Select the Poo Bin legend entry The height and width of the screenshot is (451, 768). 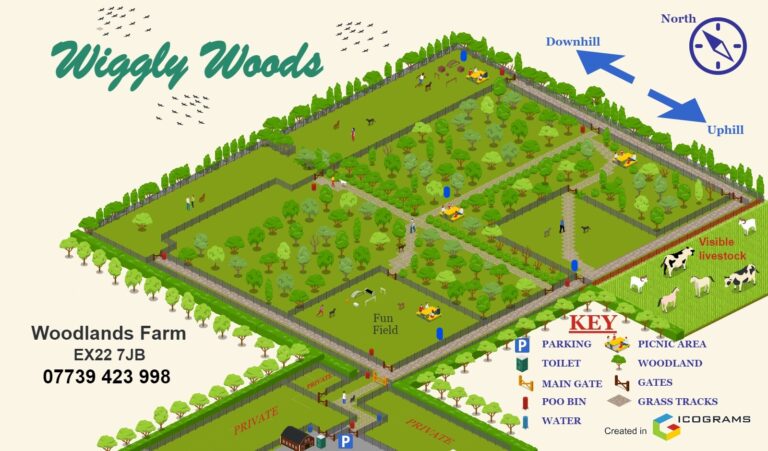click(565, 402)
